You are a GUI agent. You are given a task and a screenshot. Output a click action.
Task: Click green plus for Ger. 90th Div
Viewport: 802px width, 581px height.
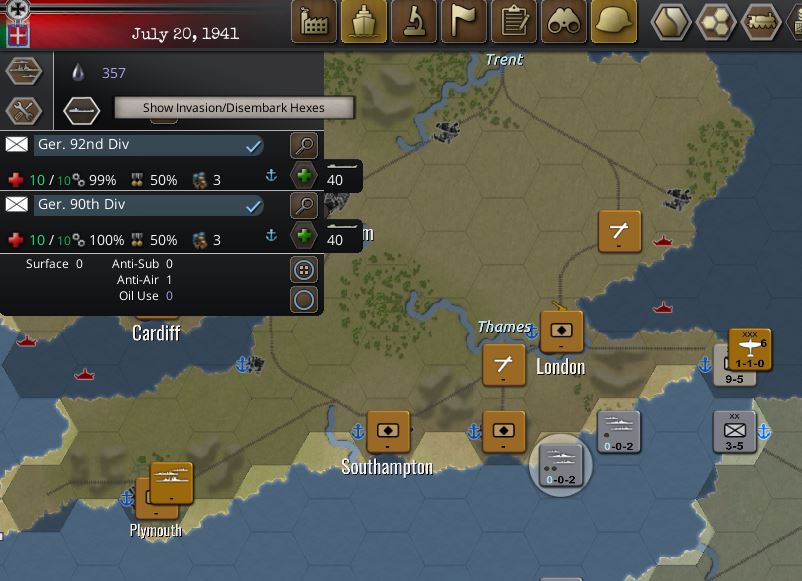click(x=304, y=237)
